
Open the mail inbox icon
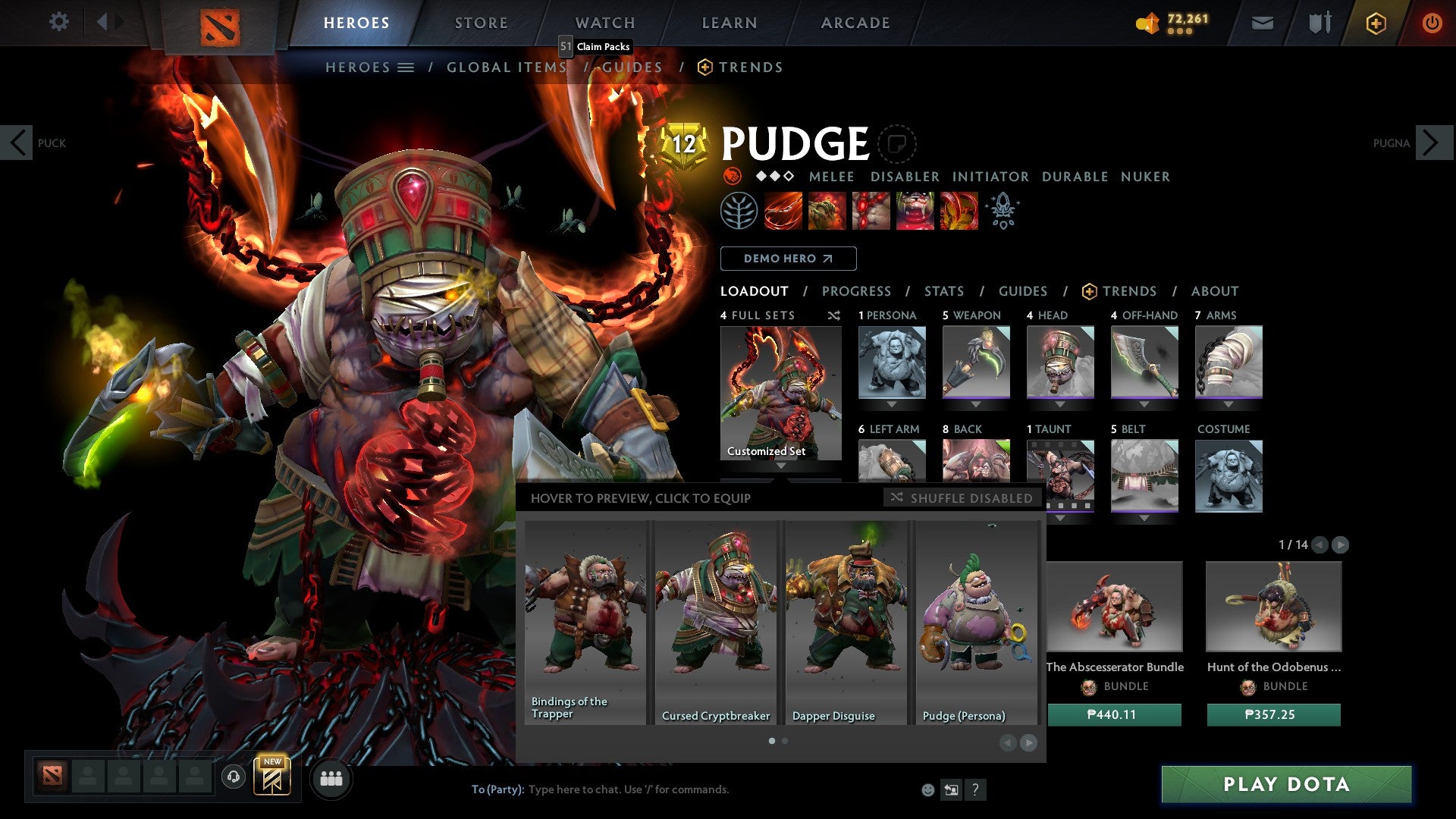coord(1263,23)
